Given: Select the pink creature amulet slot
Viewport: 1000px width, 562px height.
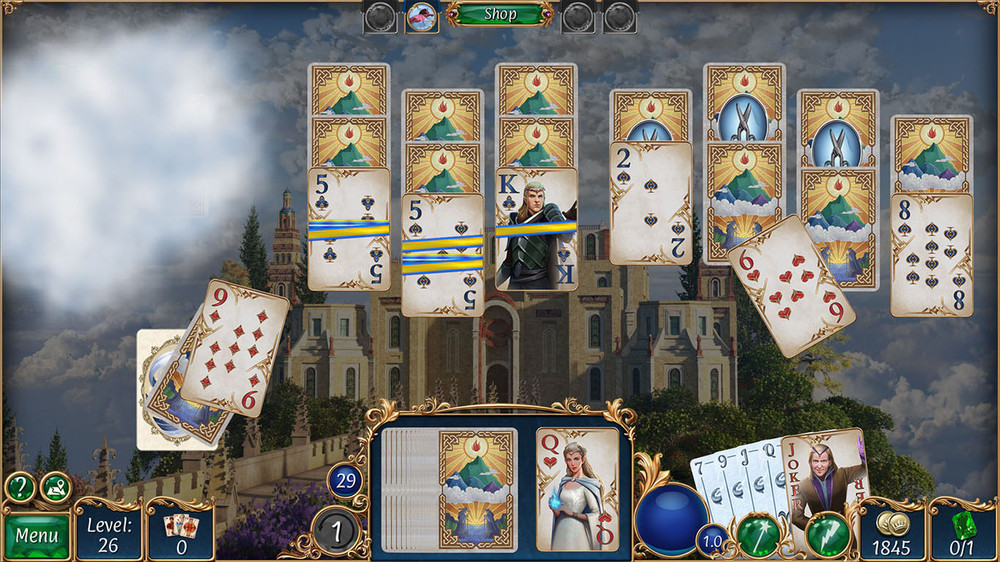Looking at the screenshot, I should [421, 16].
